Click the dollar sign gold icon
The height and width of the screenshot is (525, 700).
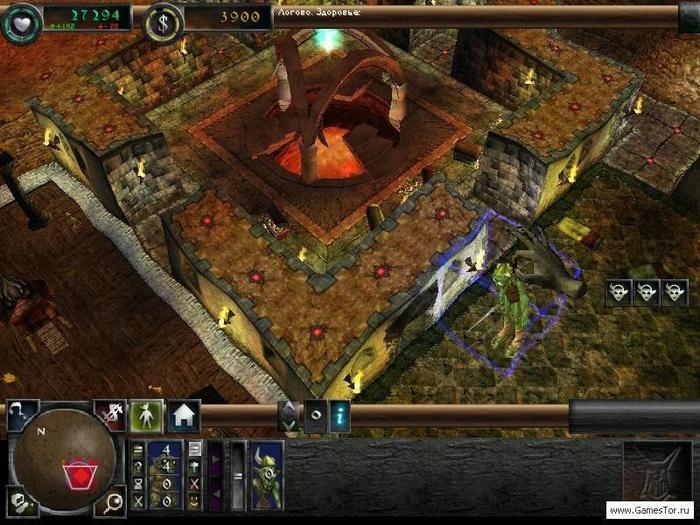pos(163,21)
